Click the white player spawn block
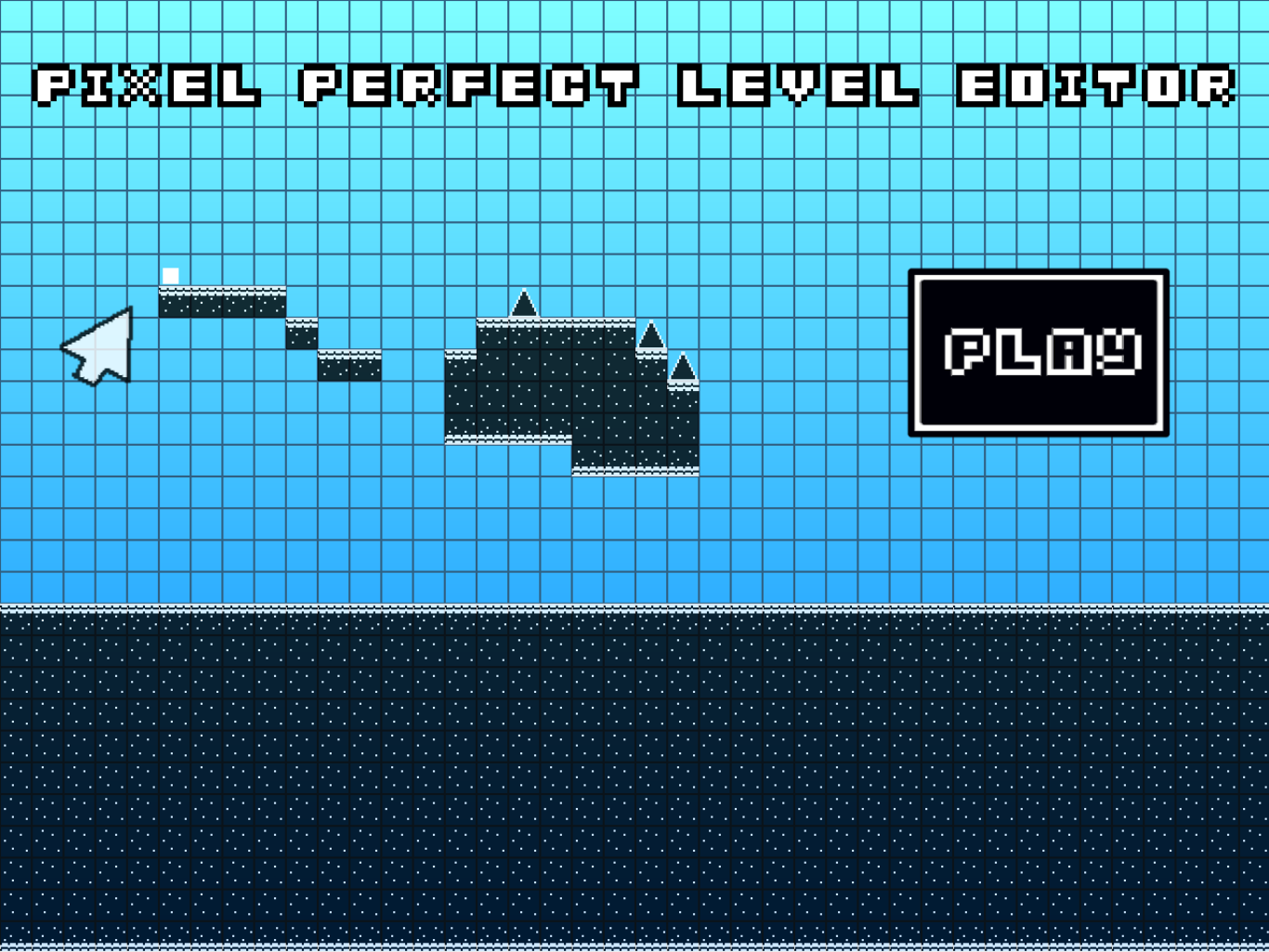Screen dimensions: 1269x952 point(171,274)
